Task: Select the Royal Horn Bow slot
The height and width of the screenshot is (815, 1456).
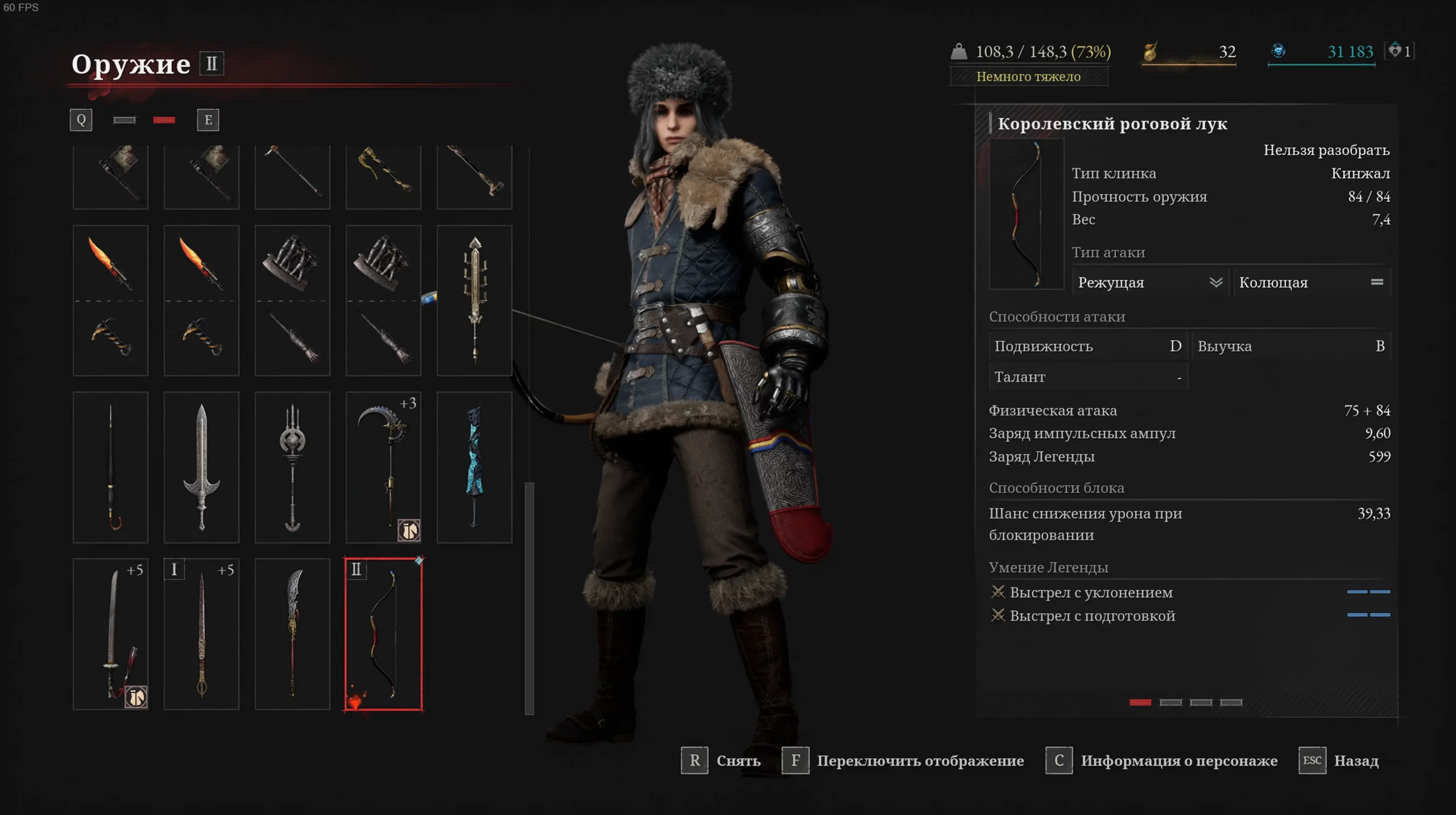Action: 383,634
